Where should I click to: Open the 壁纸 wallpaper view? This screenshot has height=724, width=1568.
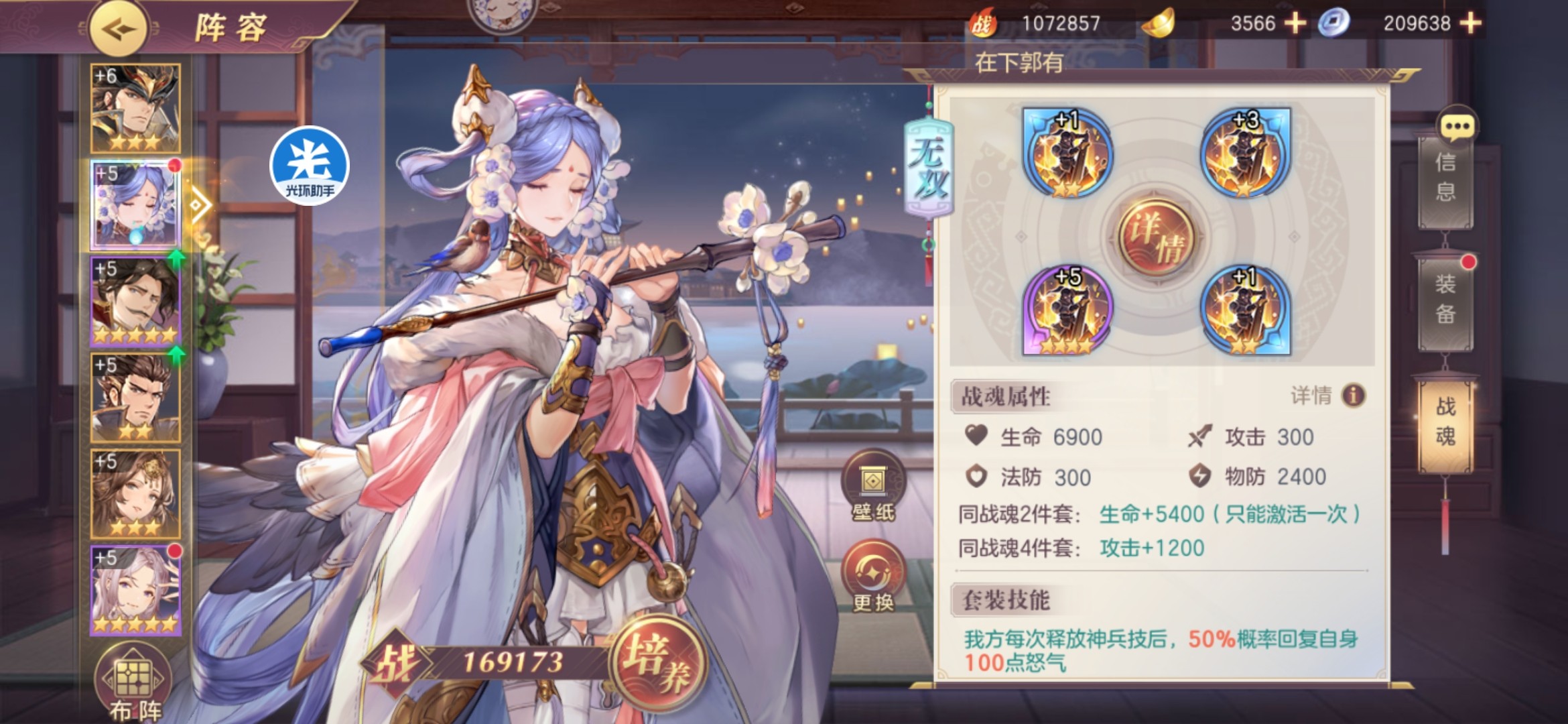click(872, 488)
